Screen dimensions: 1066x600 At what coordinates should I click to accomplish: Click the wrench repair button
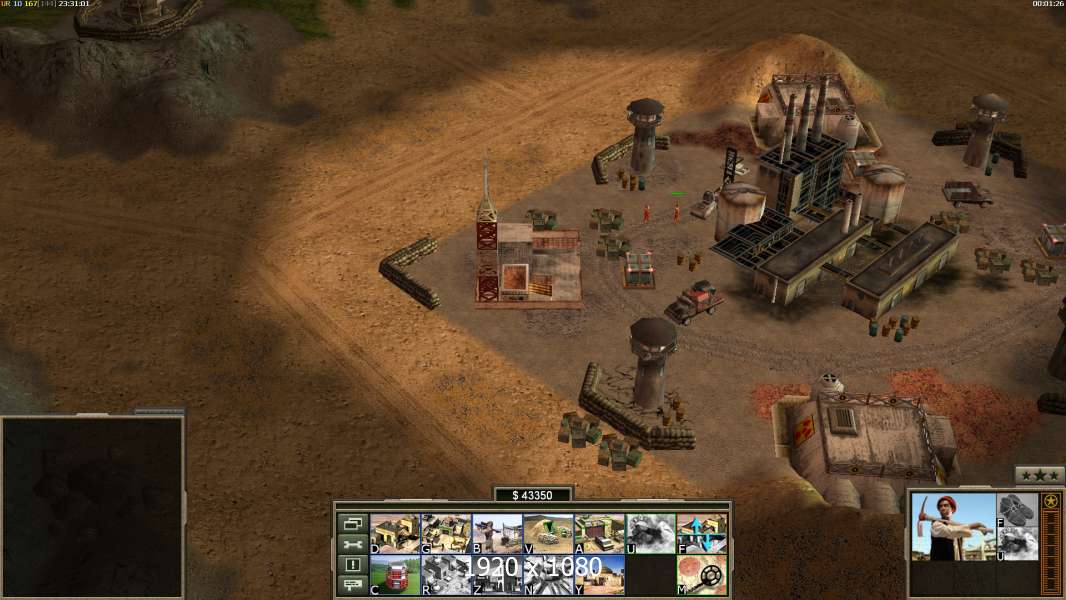click(x=352, y=545)
